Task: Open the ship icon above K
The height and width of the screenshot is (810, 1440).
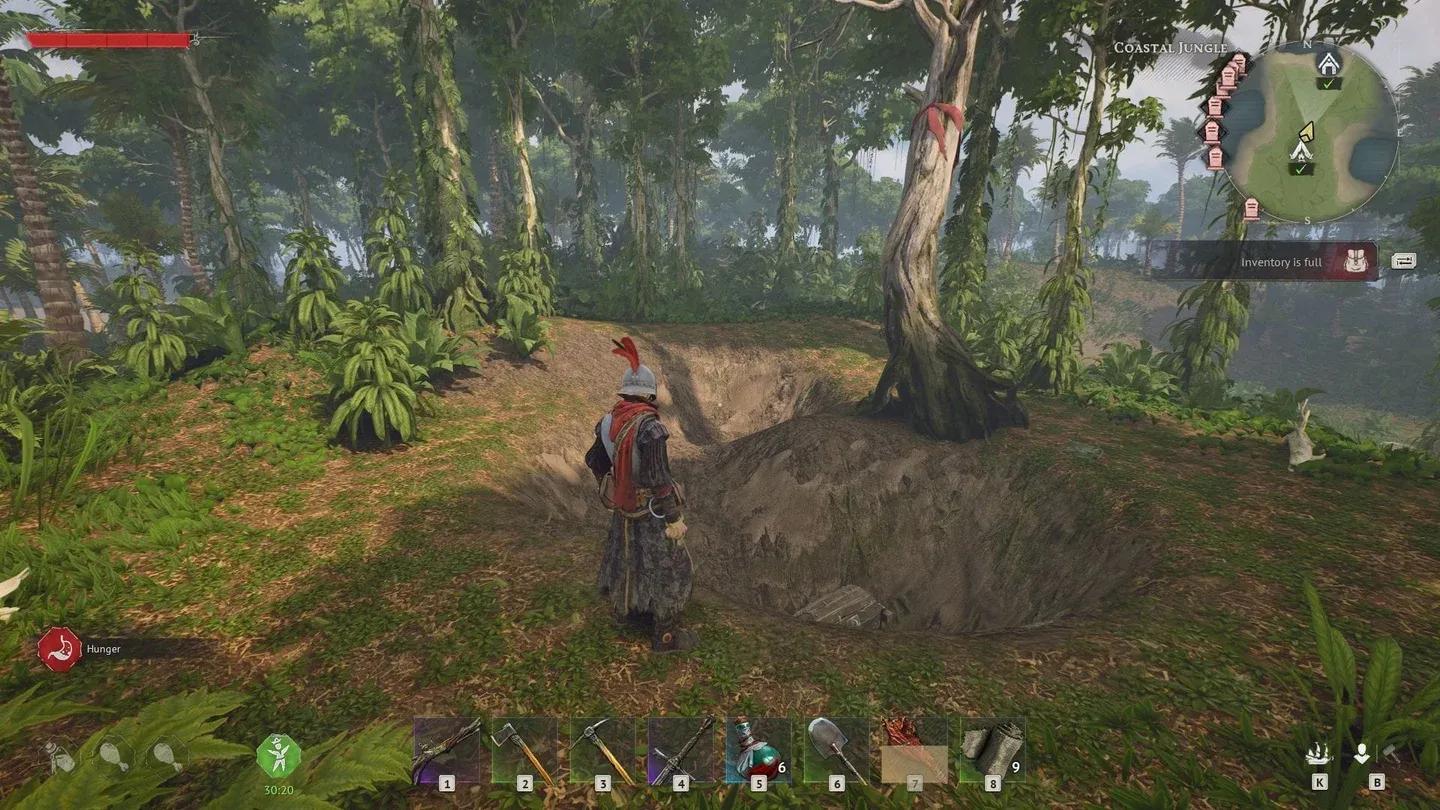Action: tap(1319, 755)
